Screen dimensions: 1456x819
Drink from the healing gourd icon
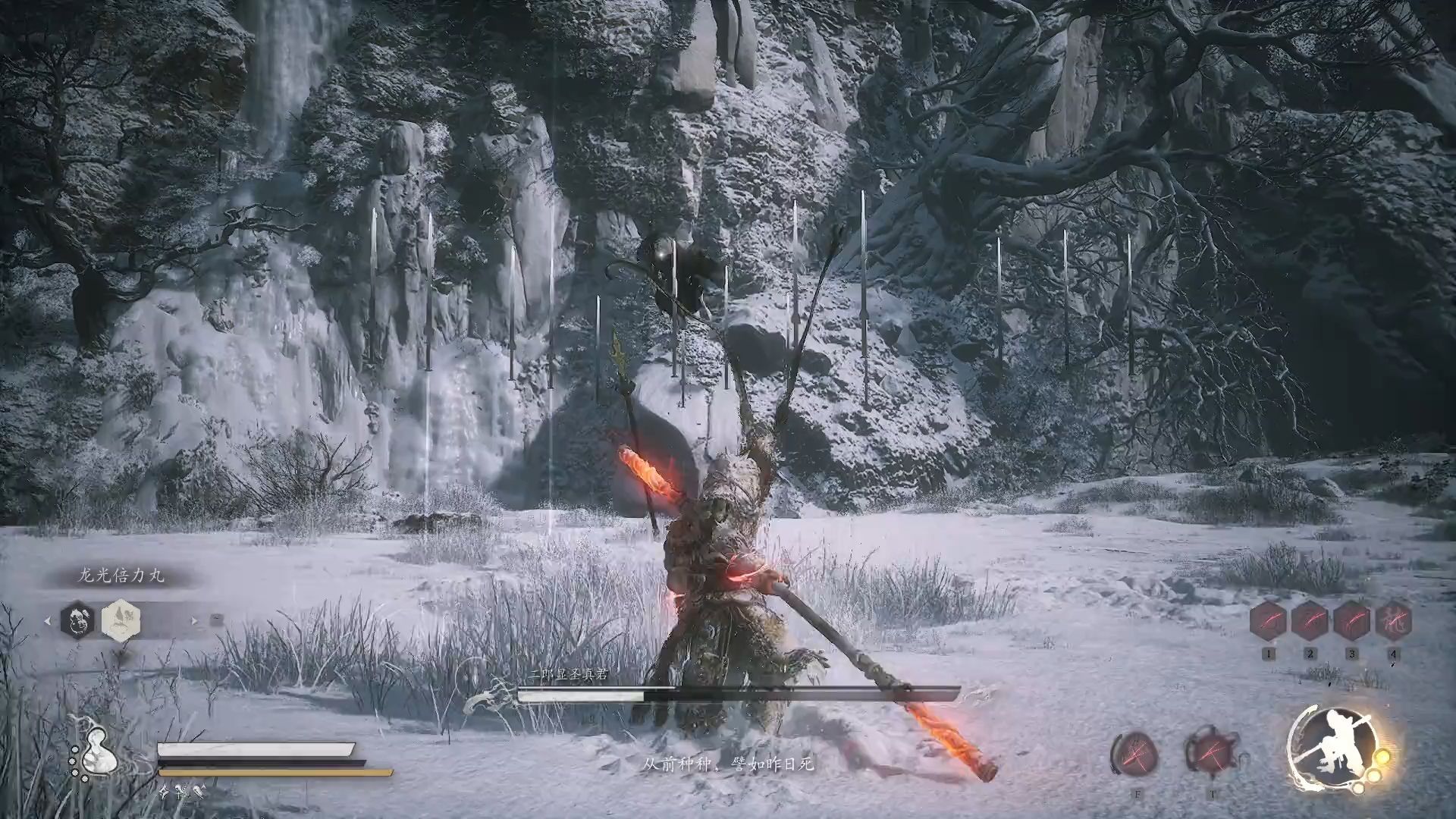click(93, 751)
